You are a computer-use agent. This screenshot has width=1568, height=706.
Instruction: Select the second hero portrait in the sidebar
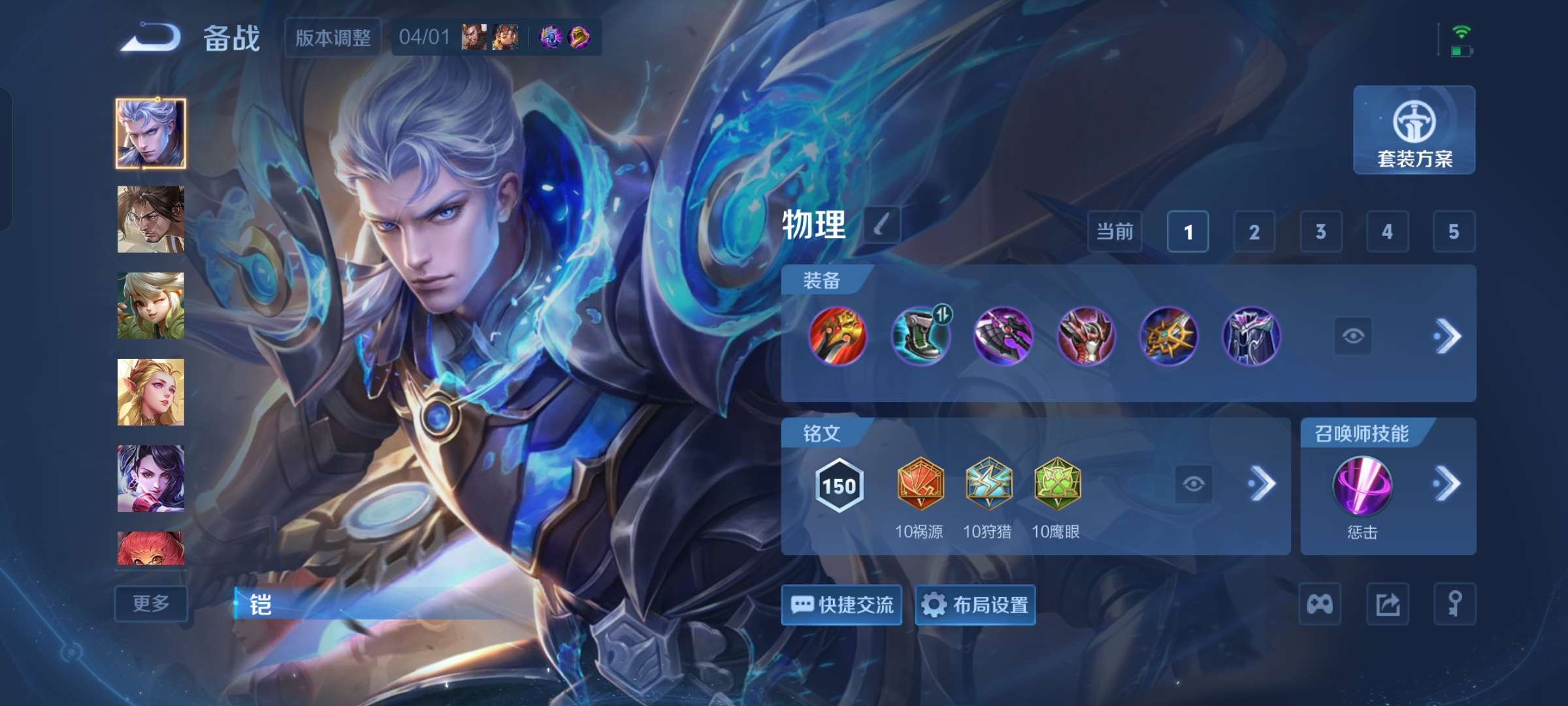pyautogui.click(x=150, y=219)
